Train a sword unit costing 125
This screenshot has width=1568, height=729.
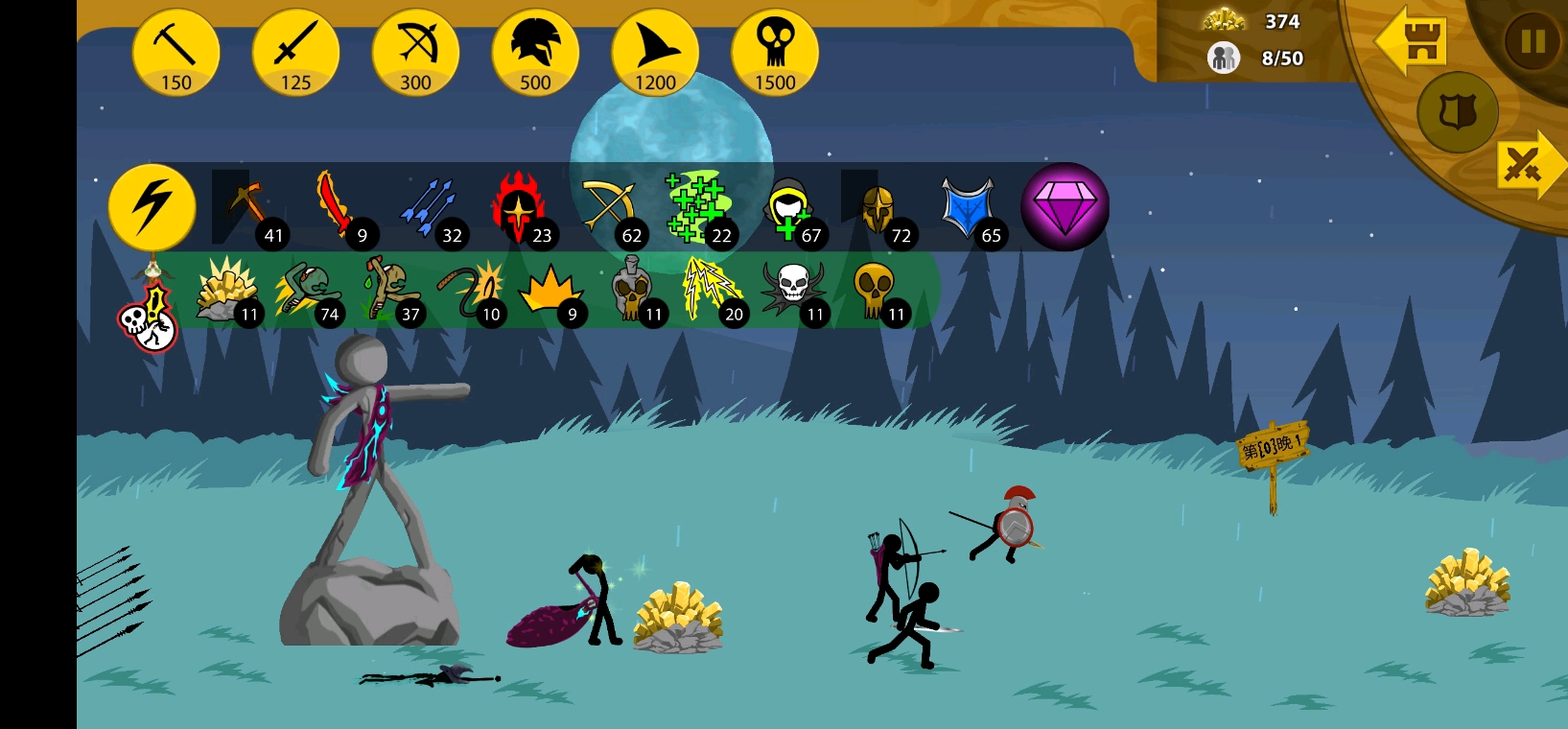[295, 53]
